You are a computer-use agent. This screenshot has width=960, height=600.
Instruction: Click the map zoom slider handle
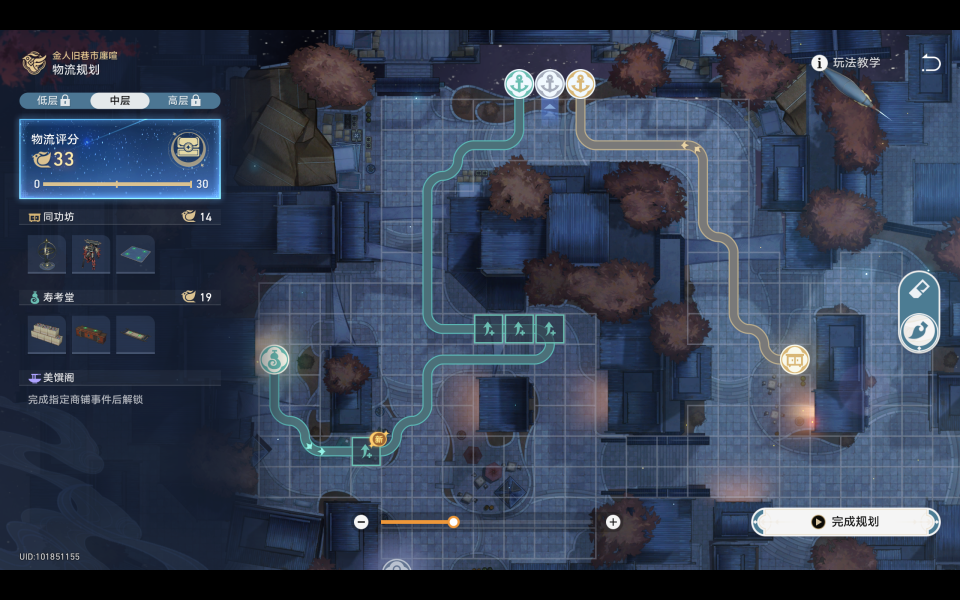453,522
